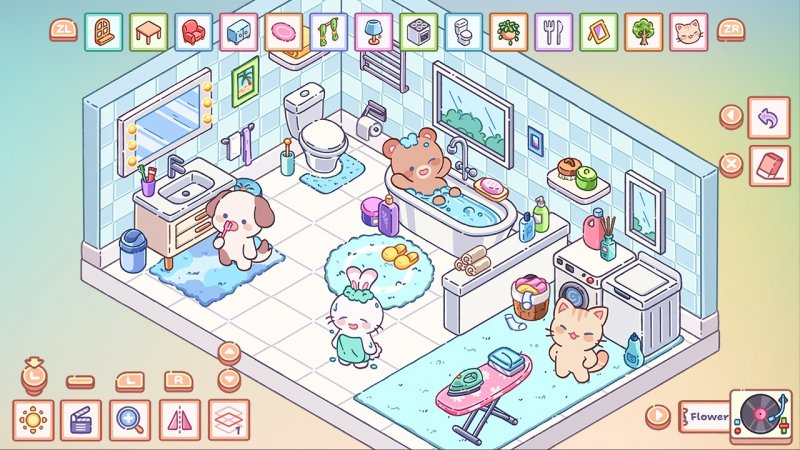Choose the hanging plant category
This screenshot has height=450, width=800.
pos(509,31)
